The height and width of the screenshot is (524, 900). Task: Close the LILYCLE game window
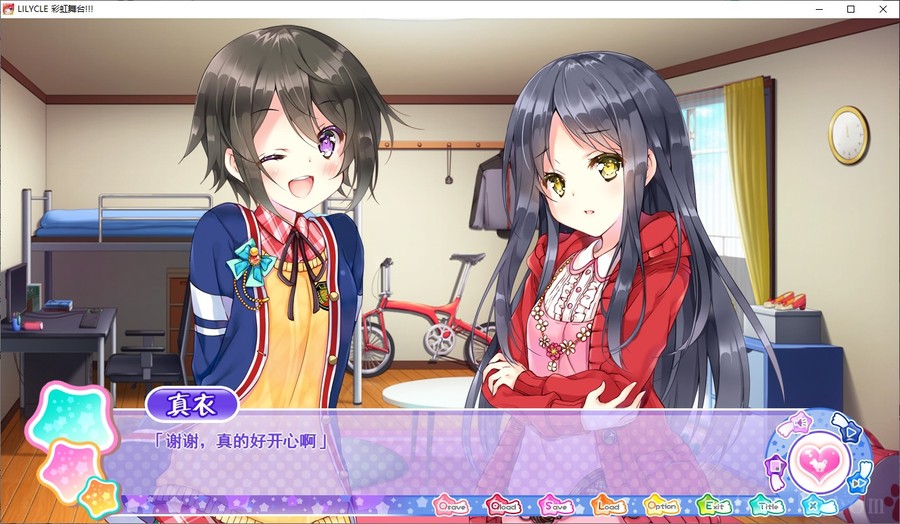tap(883, 9)
